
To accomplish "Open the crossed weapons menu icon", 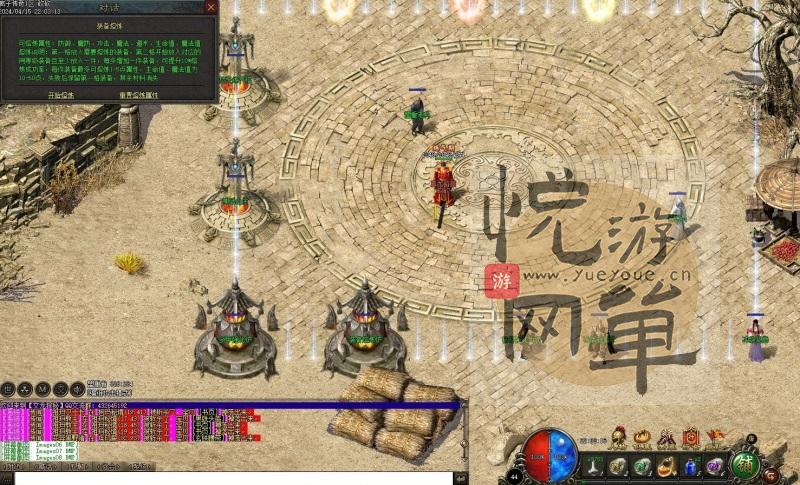I will click(666, 437).
